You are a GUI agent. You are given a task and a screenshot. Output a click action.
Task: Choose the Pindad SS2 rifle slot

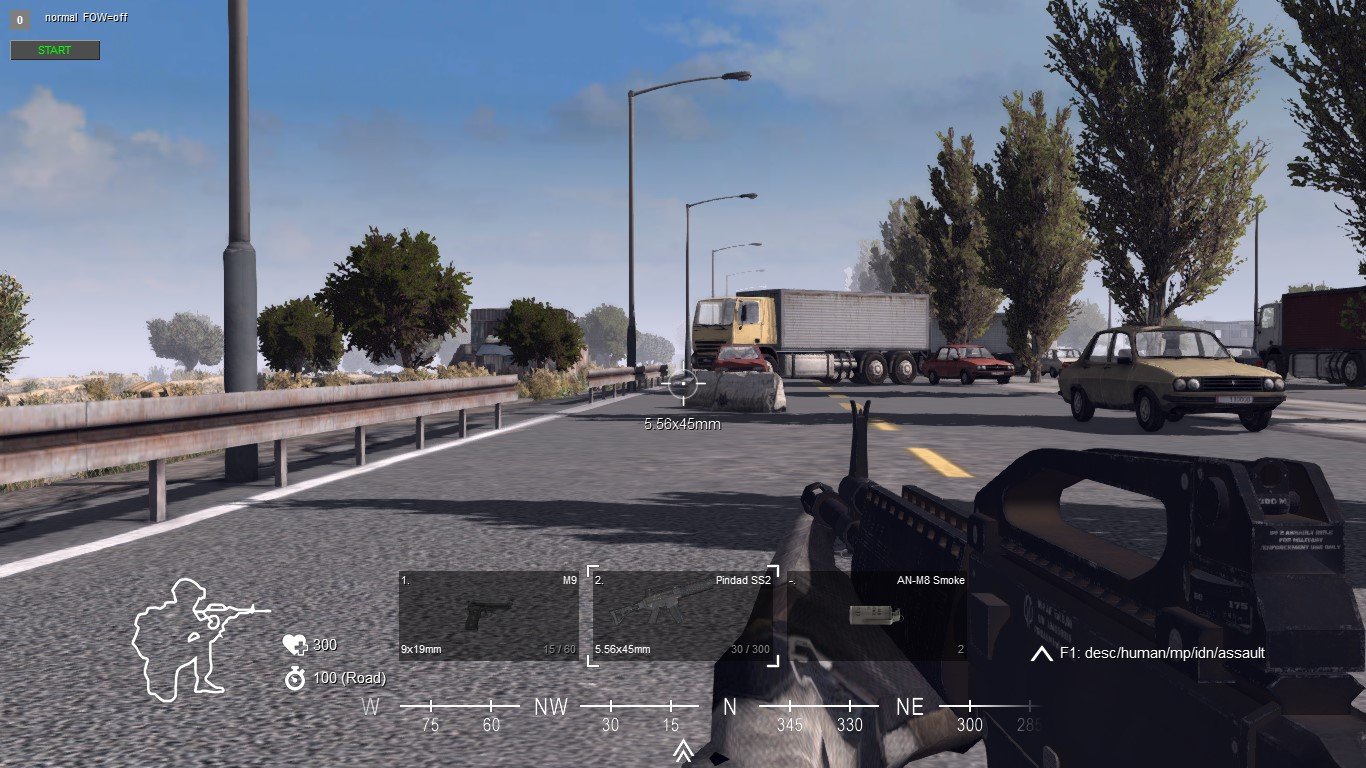point(684,615)
